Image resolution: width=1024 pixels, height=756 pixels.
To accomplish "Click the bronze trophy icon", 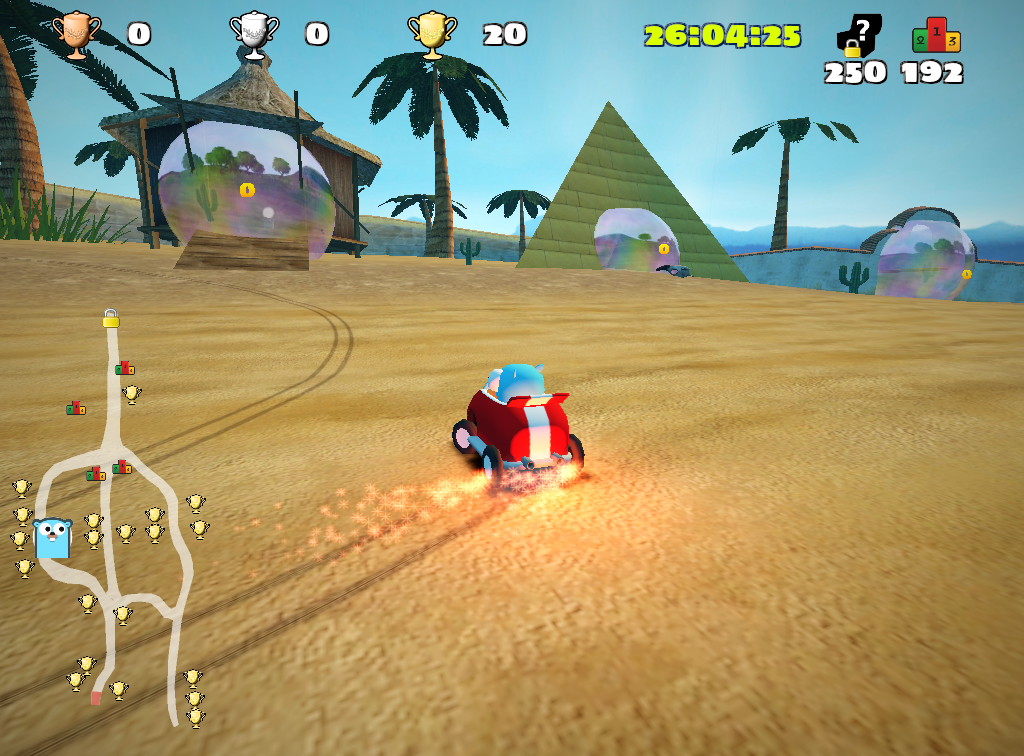I will point(76,35).
